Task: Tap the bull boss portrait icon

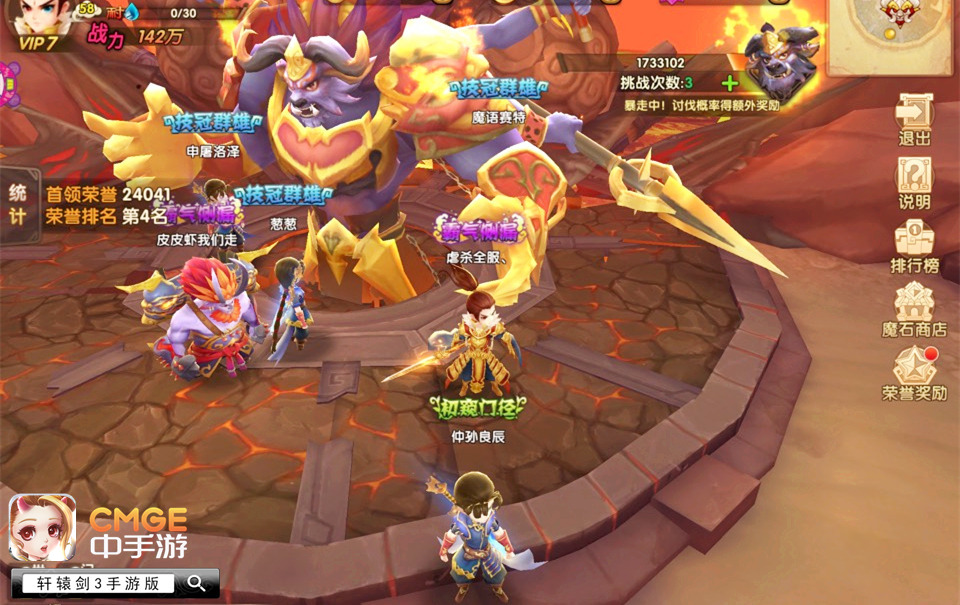Action: pos(782,62)
